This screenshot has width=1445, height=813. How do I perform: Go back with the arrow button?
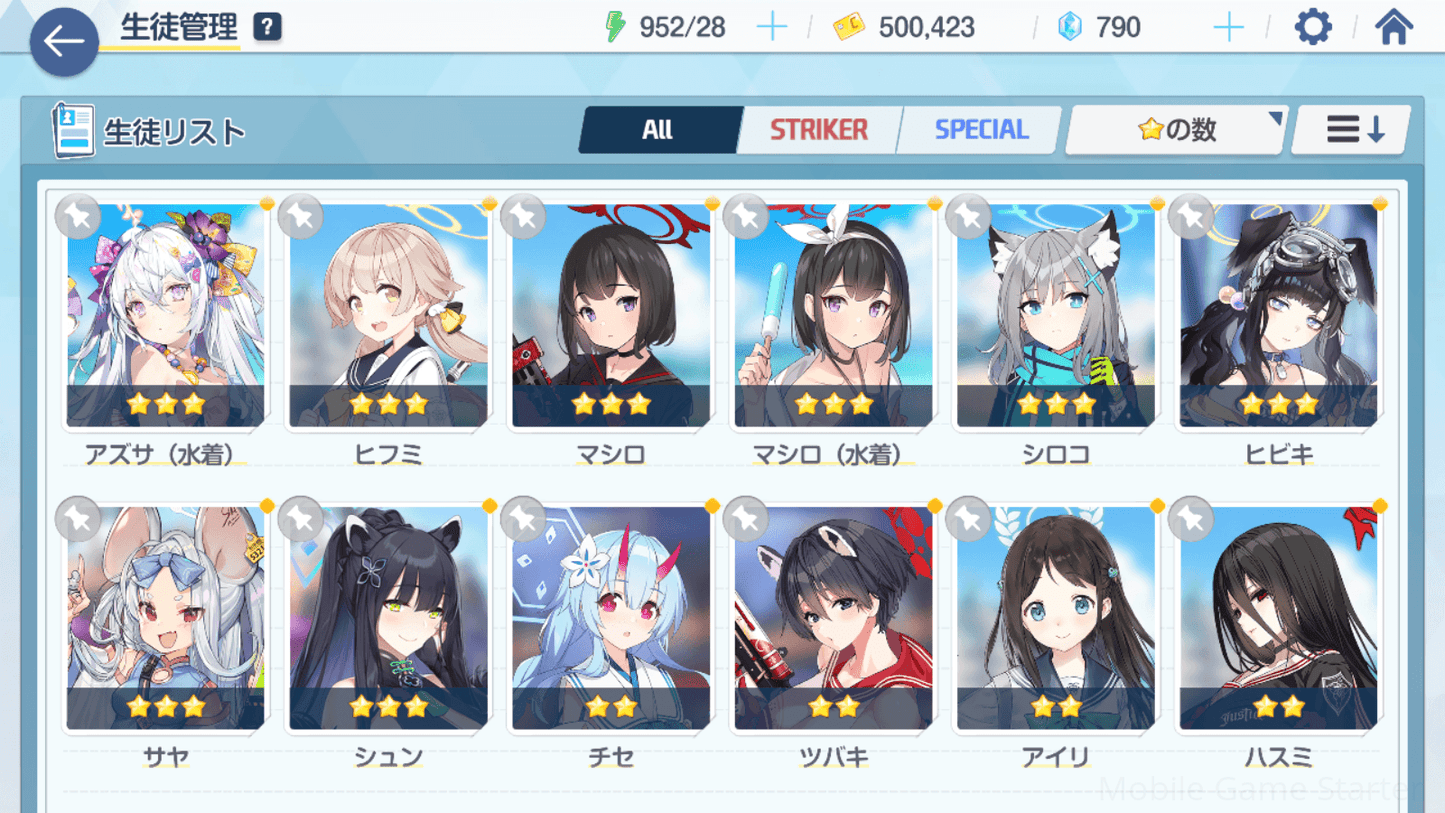[x=64, y=42]
